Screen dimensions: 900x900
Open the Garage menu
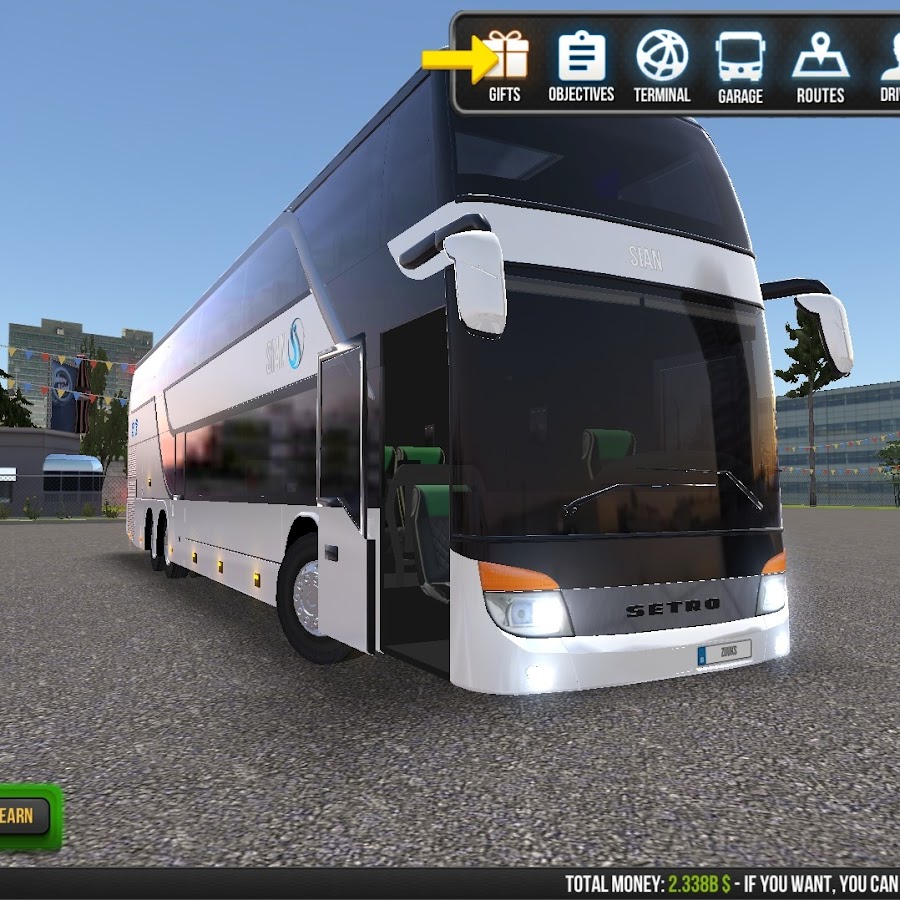pos(740,65)
